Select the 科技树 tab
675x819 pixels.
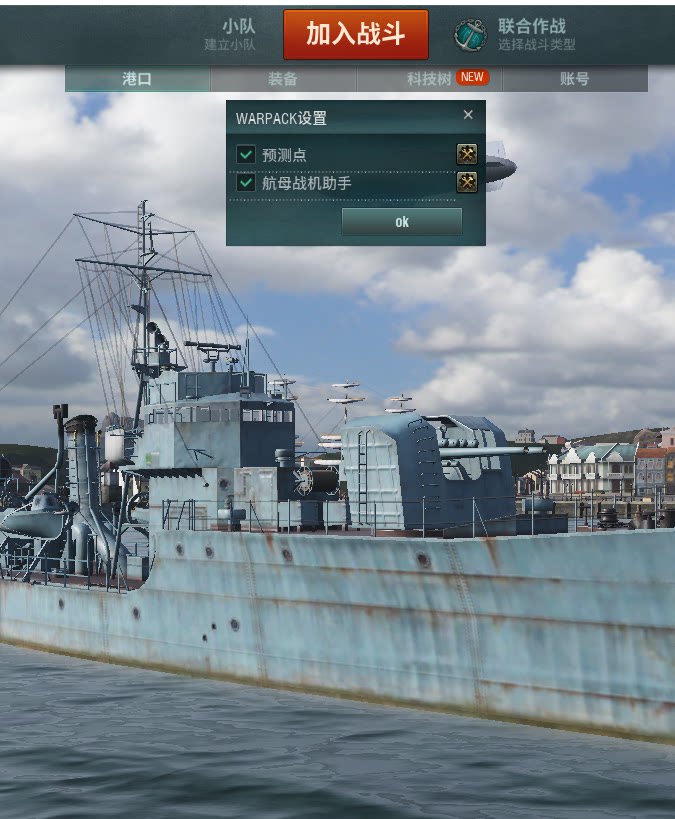pos(429,79)
